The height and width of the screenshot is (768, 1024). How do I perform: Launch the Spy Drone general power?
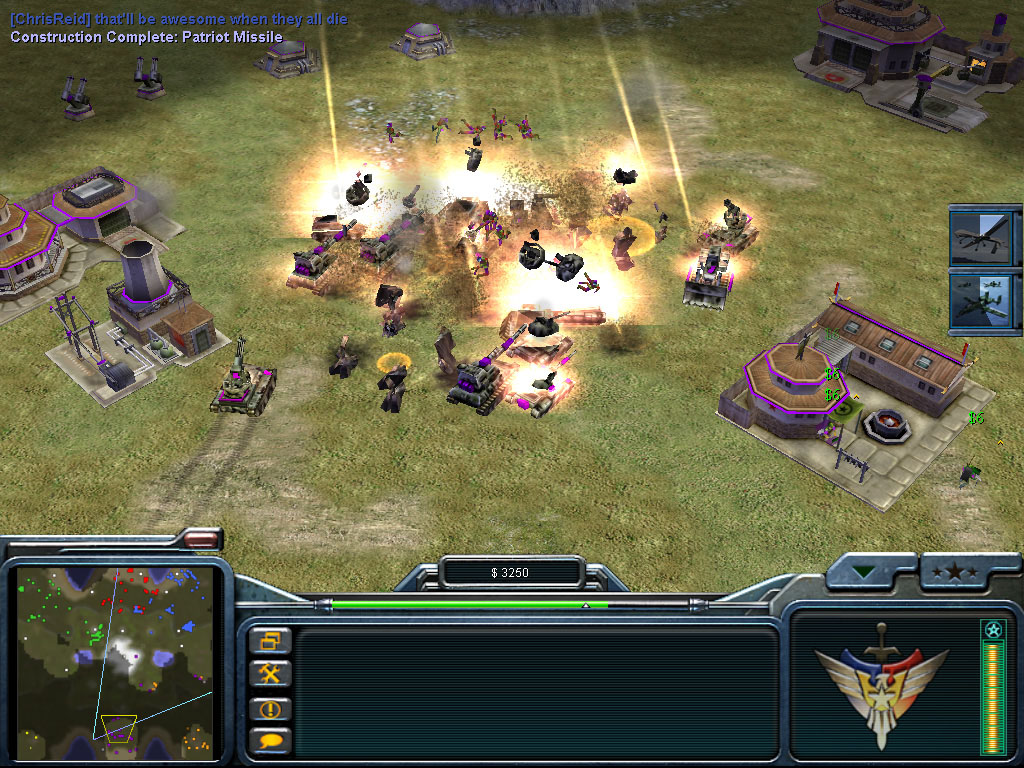pos(979,236)
